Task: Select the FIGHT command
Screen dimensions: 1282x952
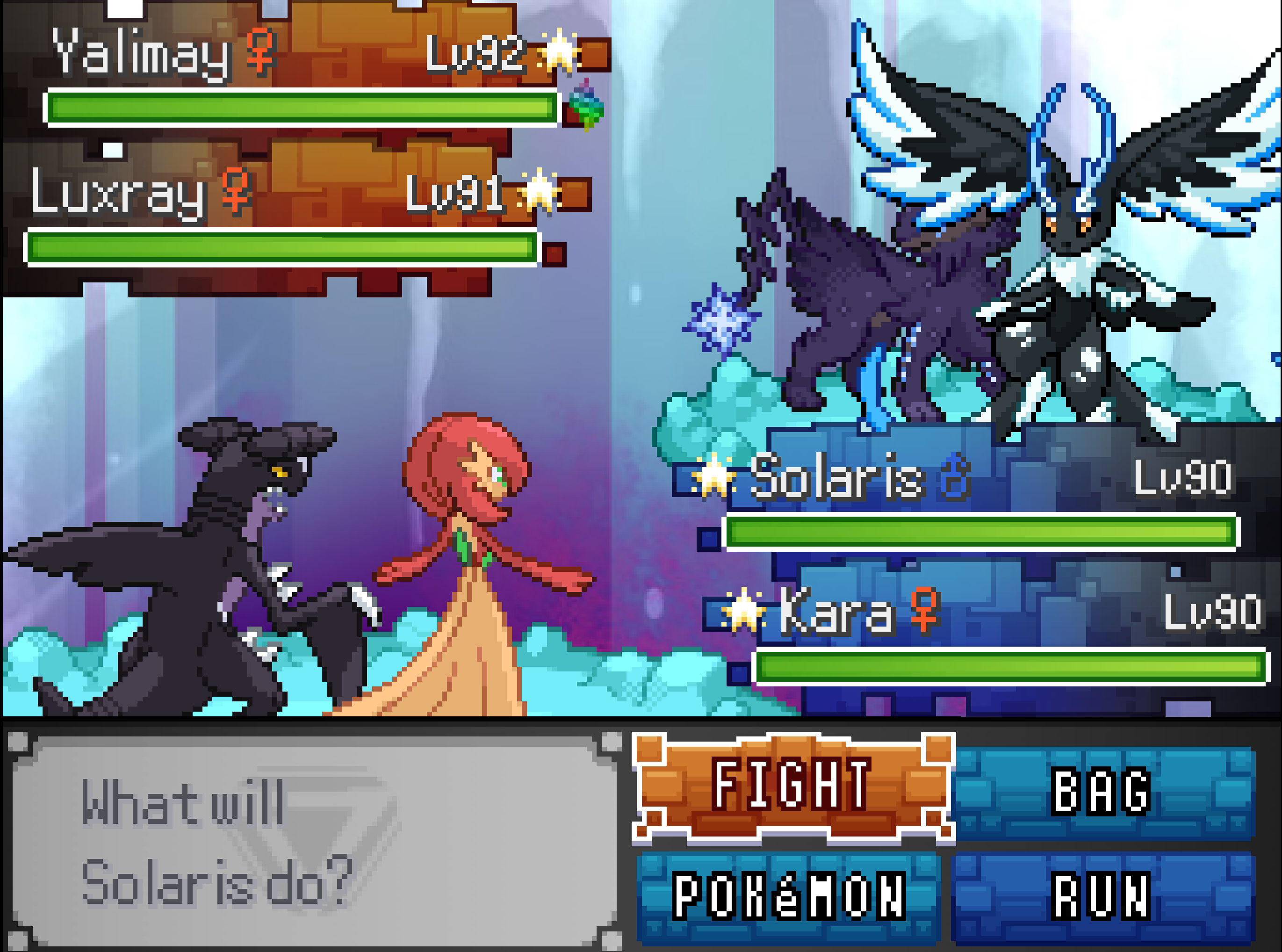Action: (792, 785)
